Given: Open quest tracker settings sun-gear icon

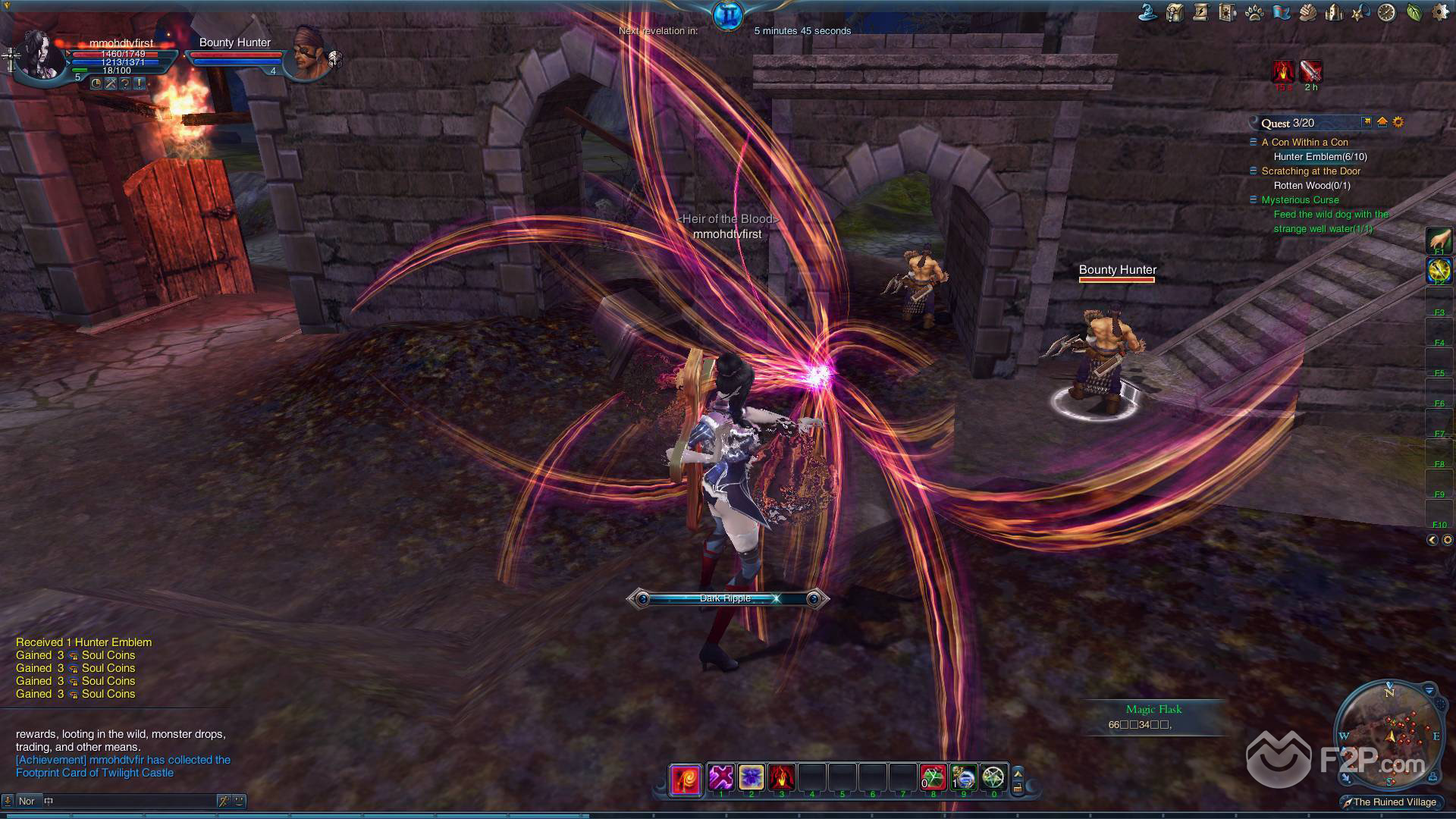Looking at the screenshot, I should point(1398,122).
